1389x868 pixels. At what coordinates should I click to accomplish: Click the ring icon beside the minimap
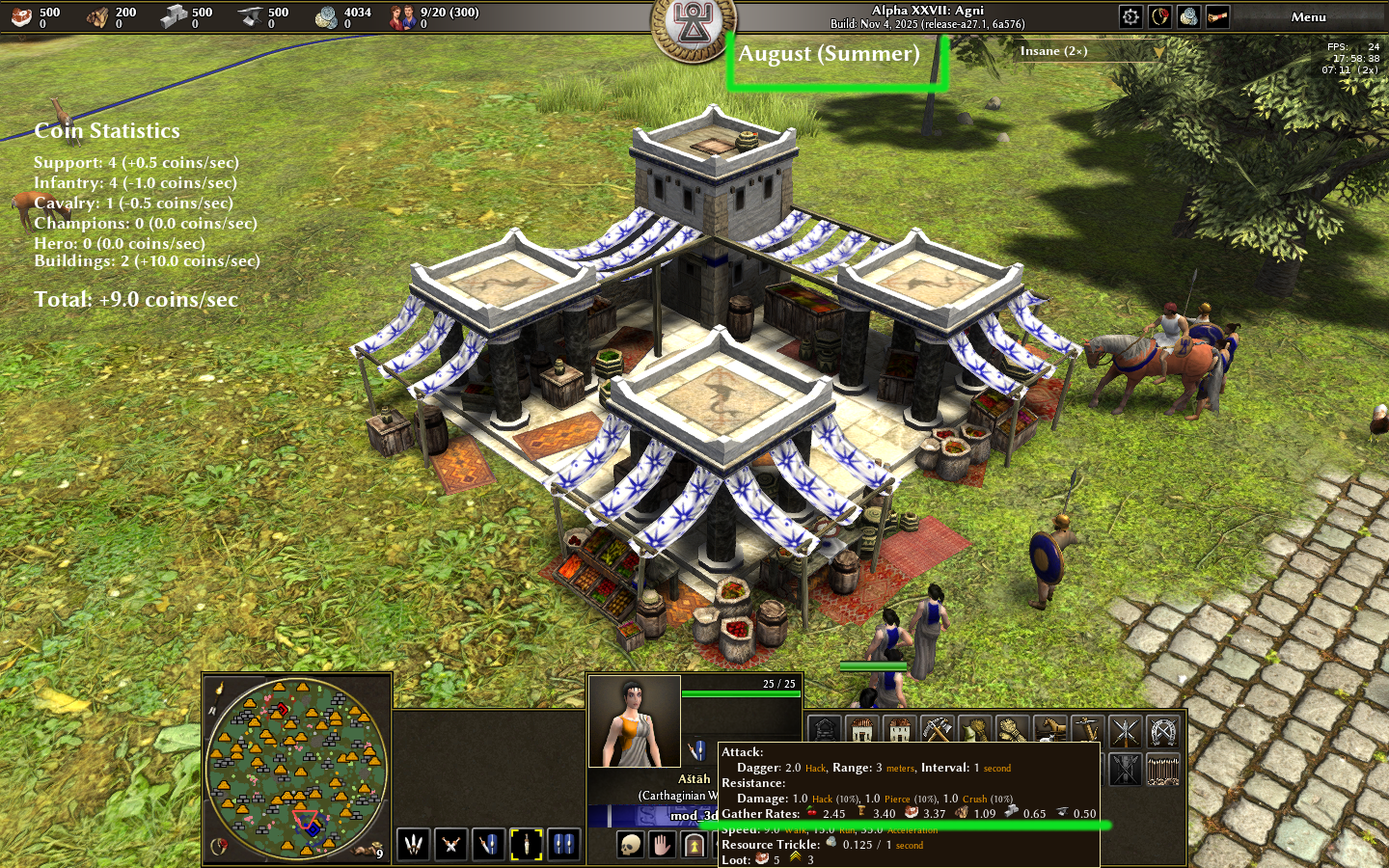tap(219, 846)
